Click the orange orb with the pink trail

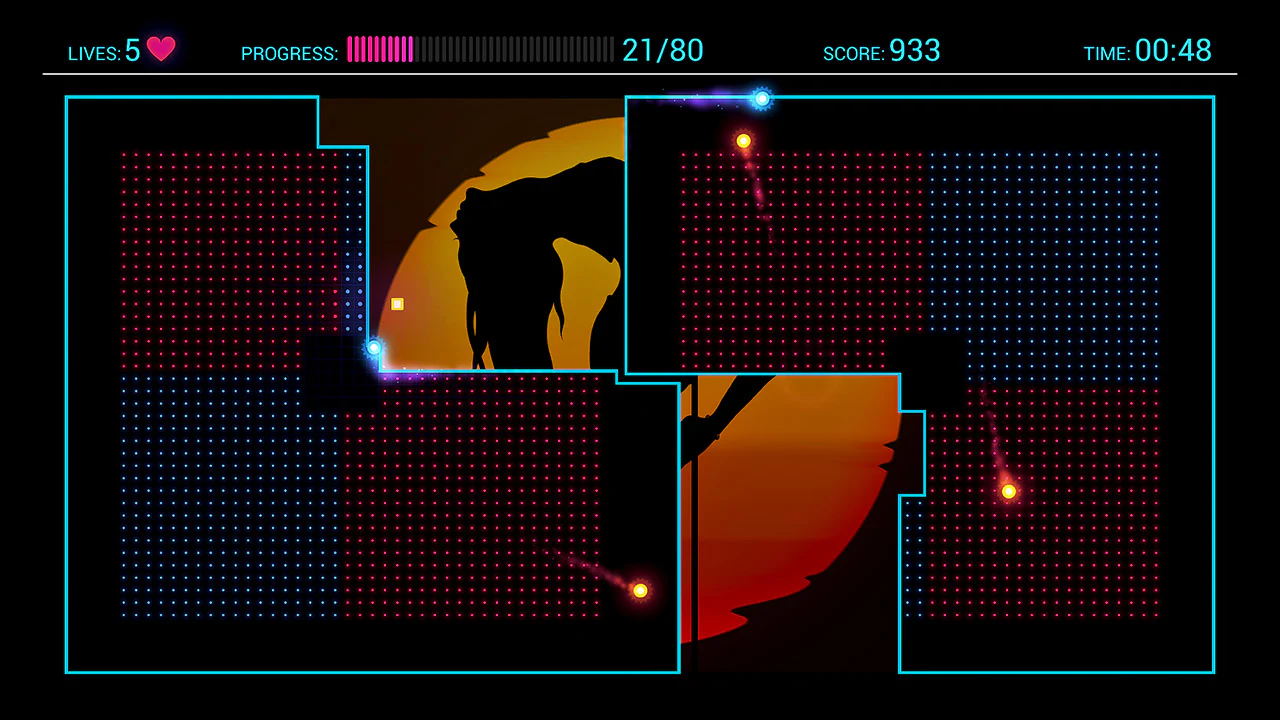tap(640, 590)
